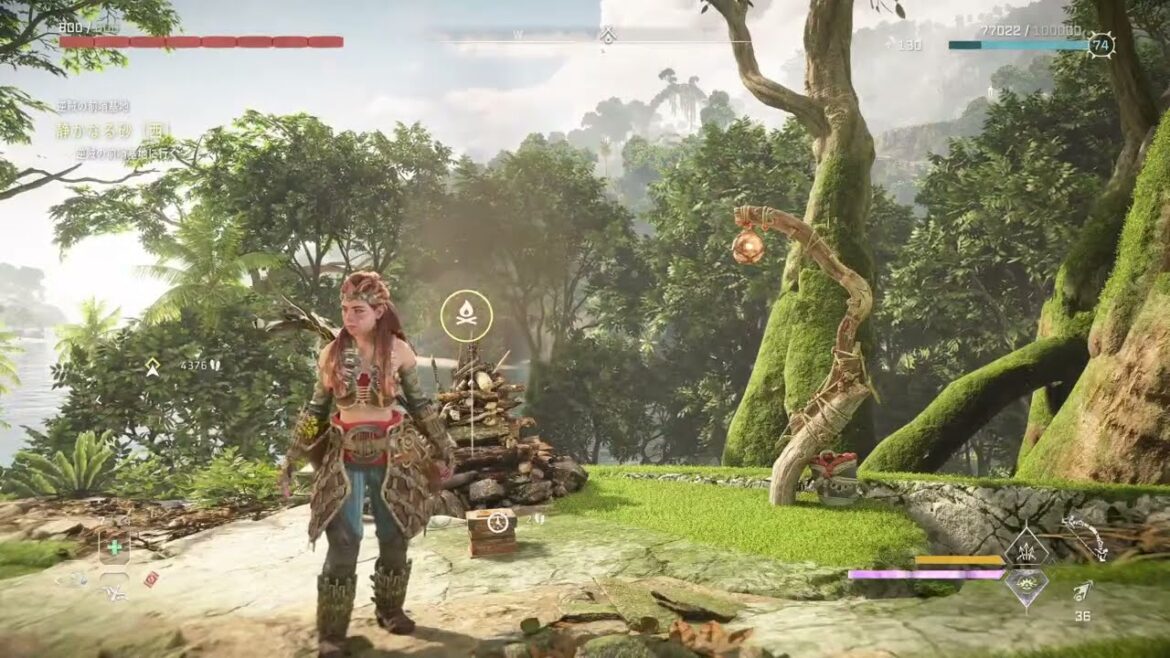Open the tracked quest objective text
Screen dimensions: 1170x658
112,130
